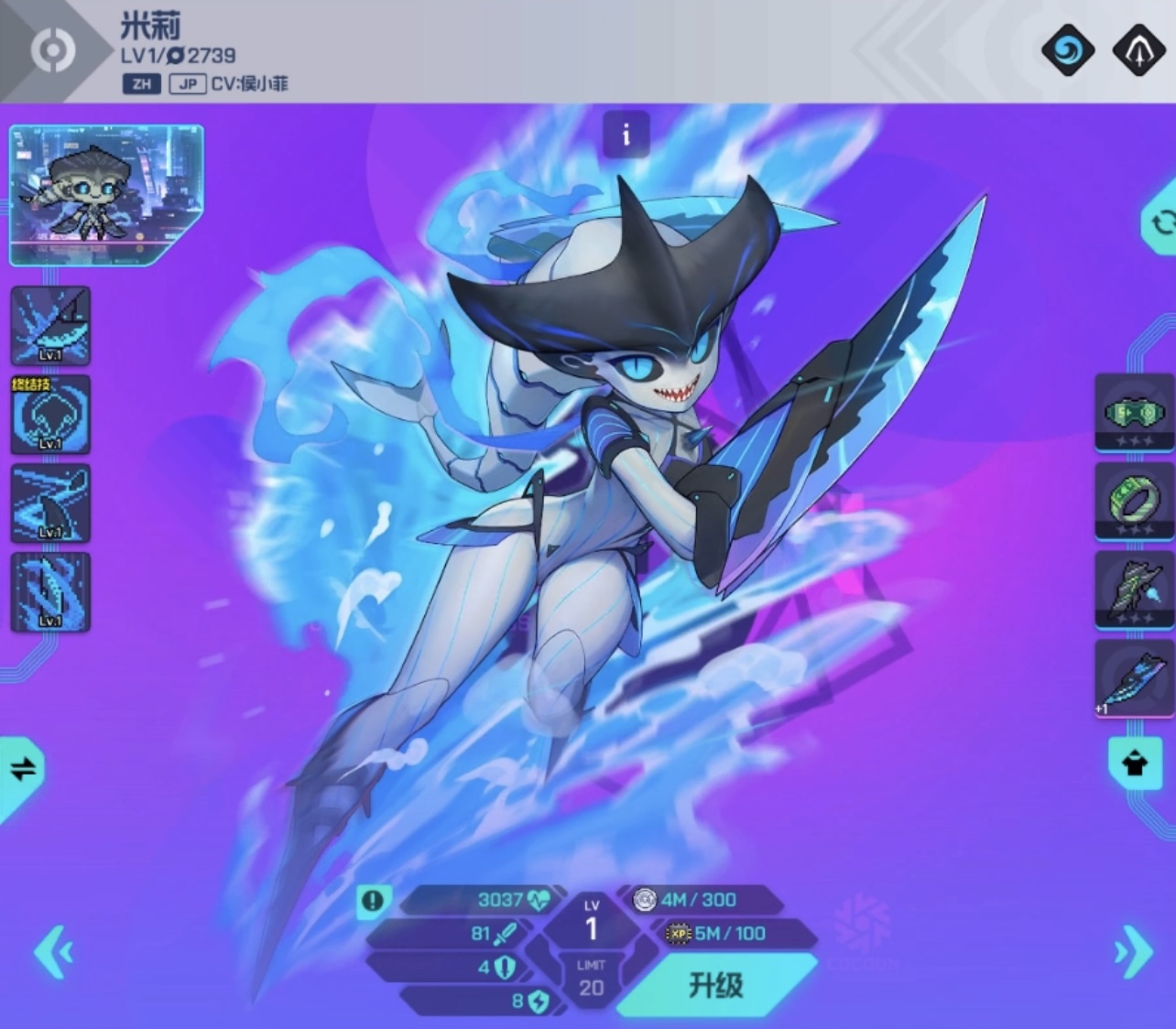1176x1029 pixels.
Task: Select the green goggles equipment slot
Action: pyautogui.click(x=1134, y=414)
